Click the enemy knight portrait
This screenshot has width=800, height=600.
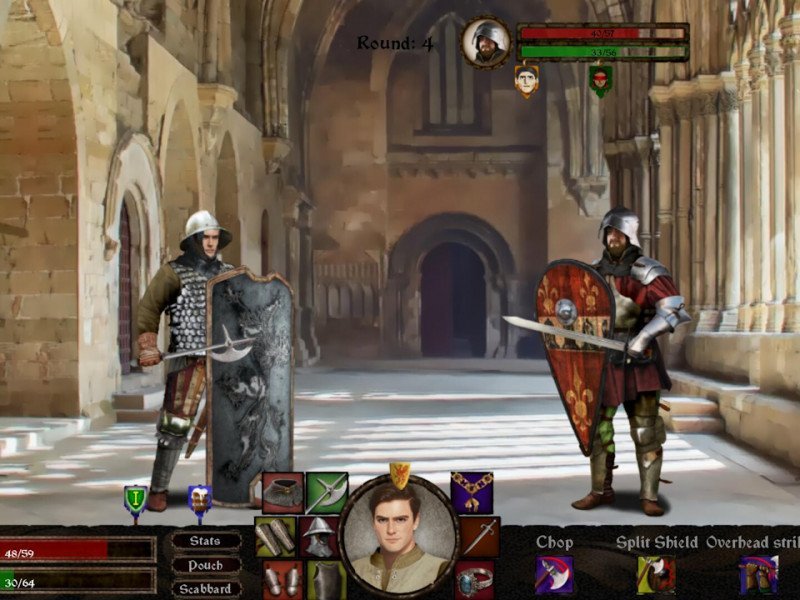pyautogui.click(x=486, y=42)
